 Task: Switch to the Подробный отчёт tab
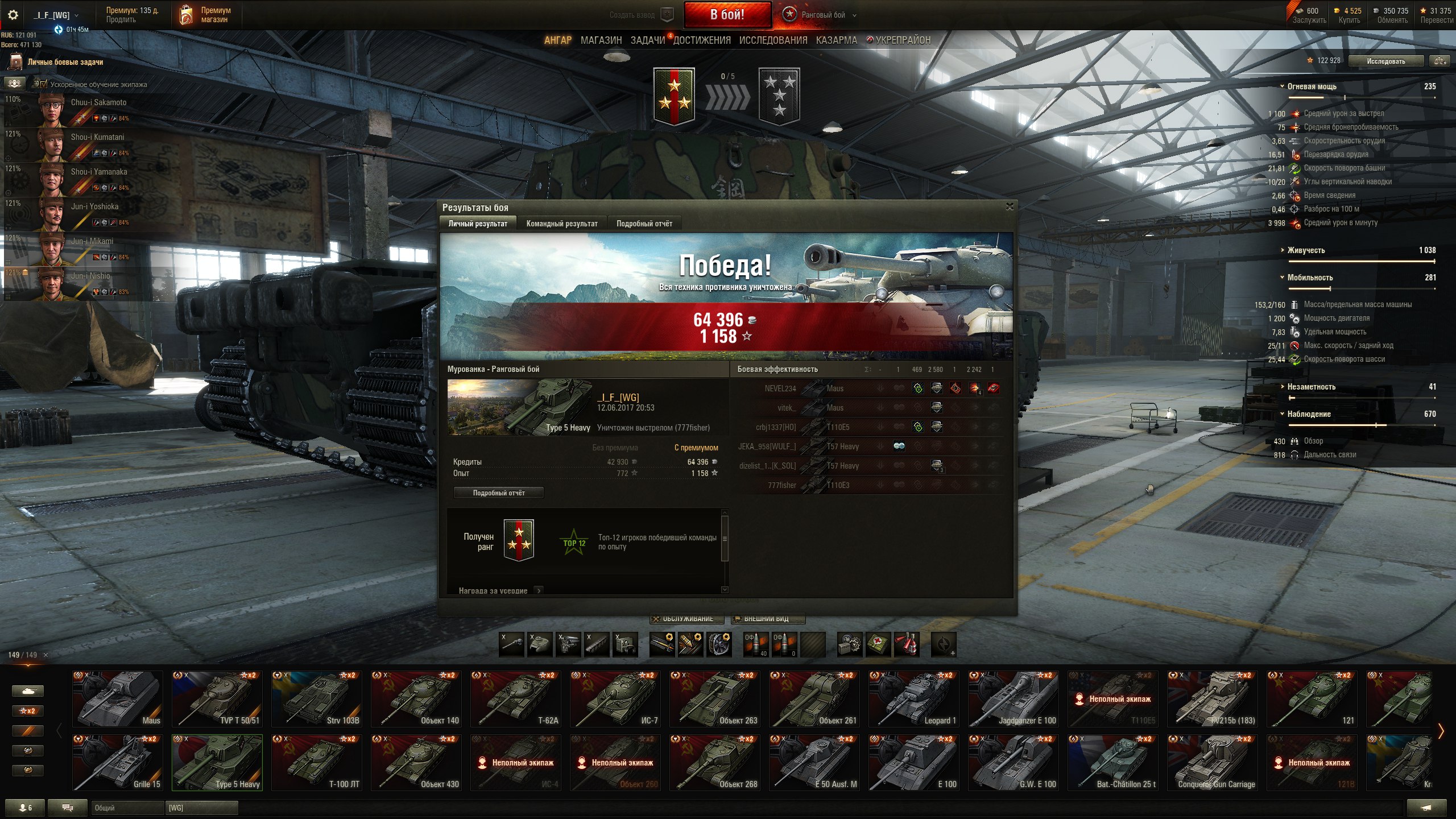tap(644, 224)
